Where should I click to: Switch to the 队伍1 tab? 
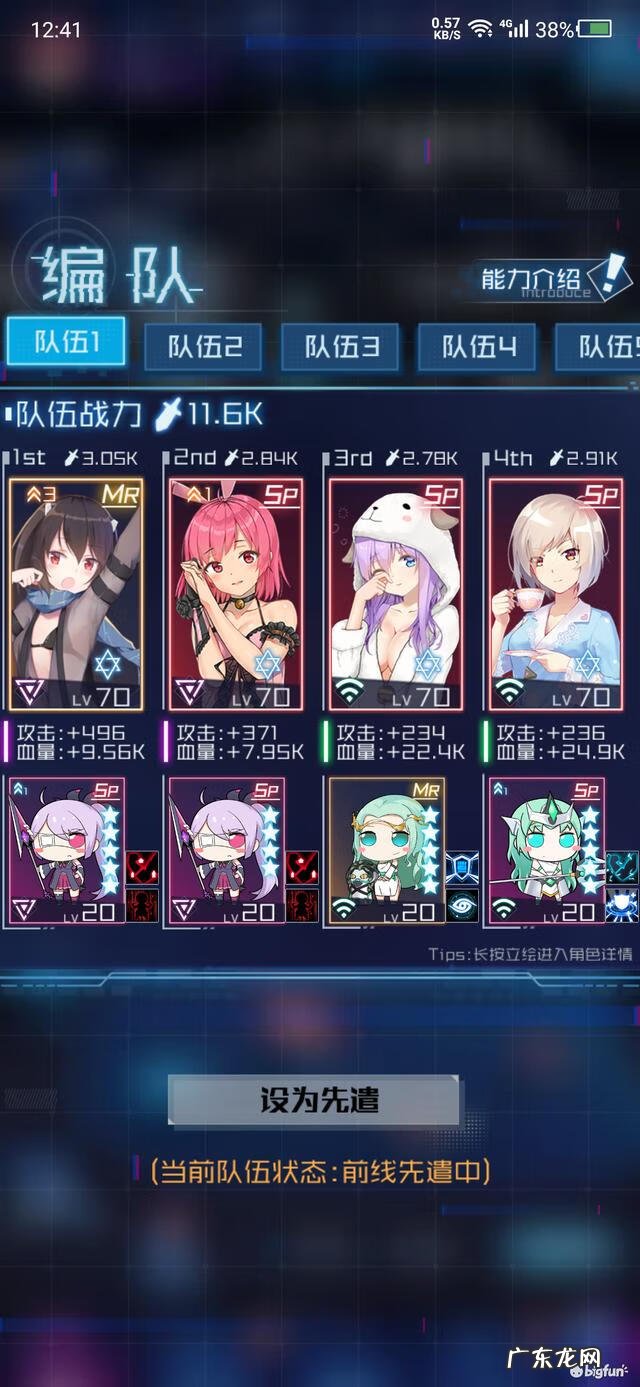coord(66,342)
